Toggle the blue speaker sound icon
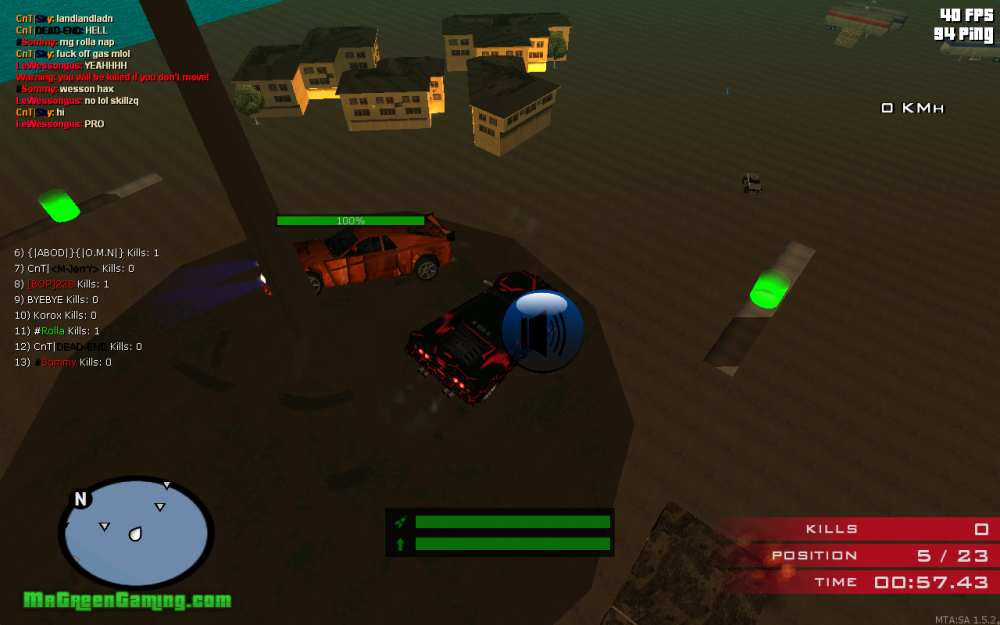The width and height of the screenshot is (1000, 625). point(543,331)
